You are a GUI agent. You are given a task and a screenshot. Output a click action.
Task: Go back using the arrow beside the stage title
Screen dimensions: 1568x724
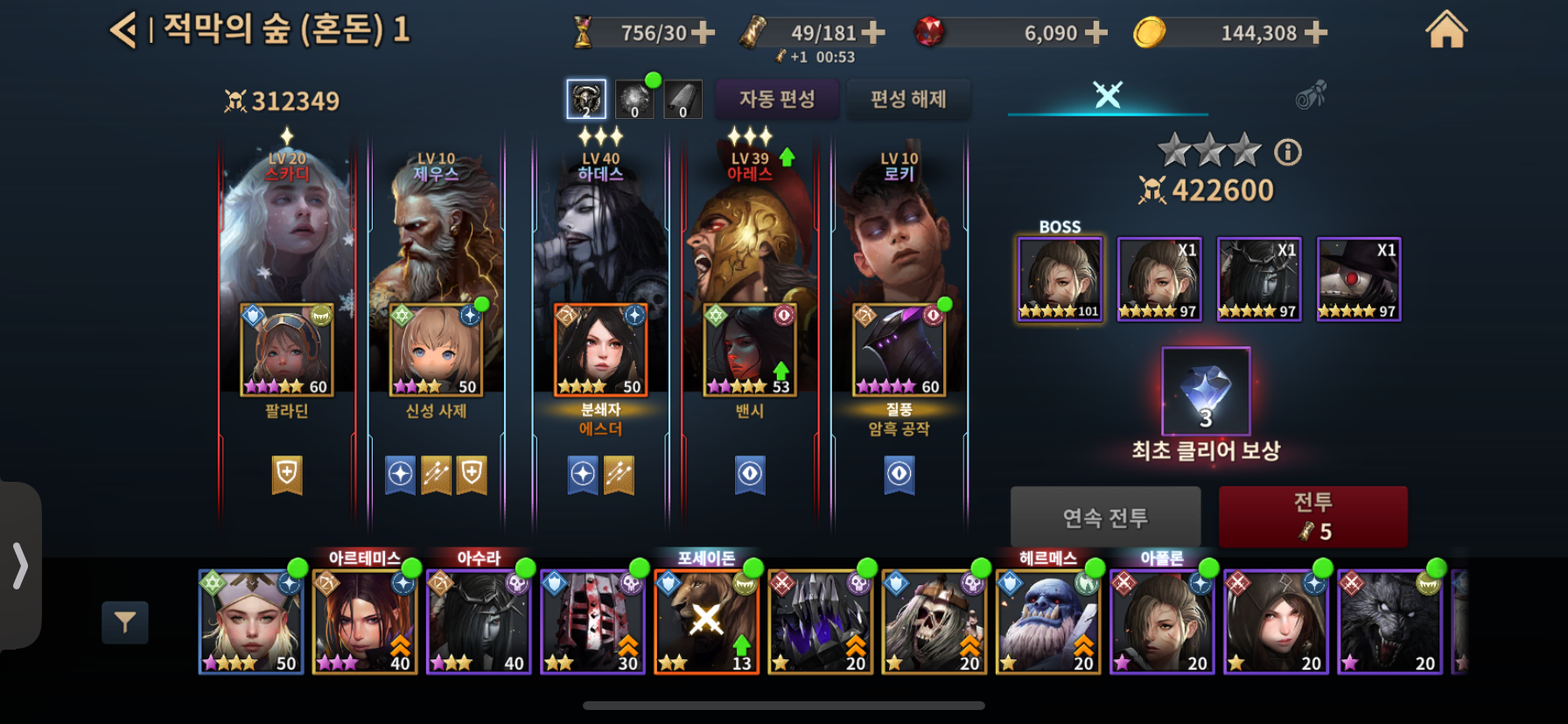122,31
